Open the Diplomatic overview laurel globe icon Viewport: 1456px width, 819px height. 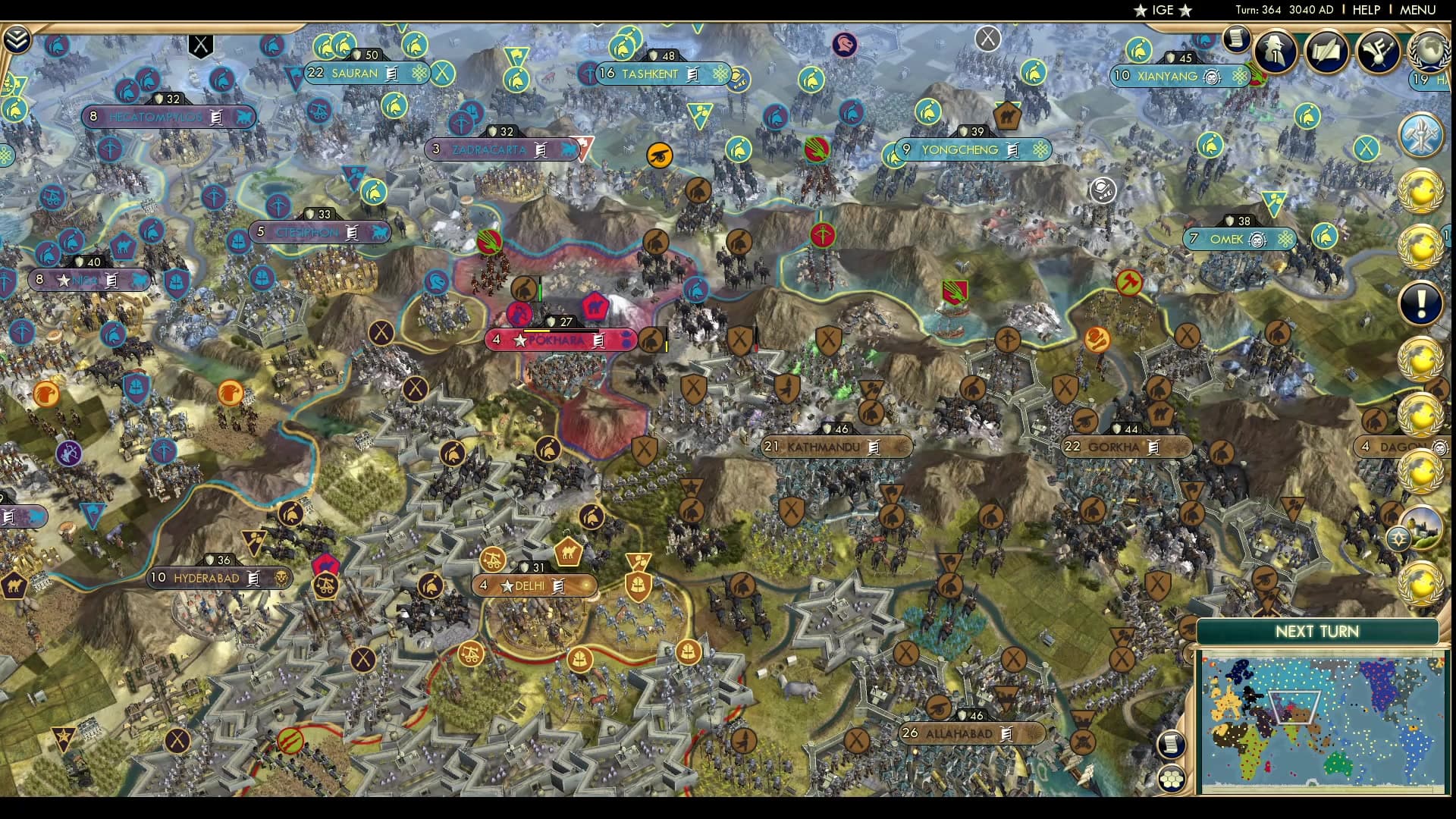(x=1430, y=52)
